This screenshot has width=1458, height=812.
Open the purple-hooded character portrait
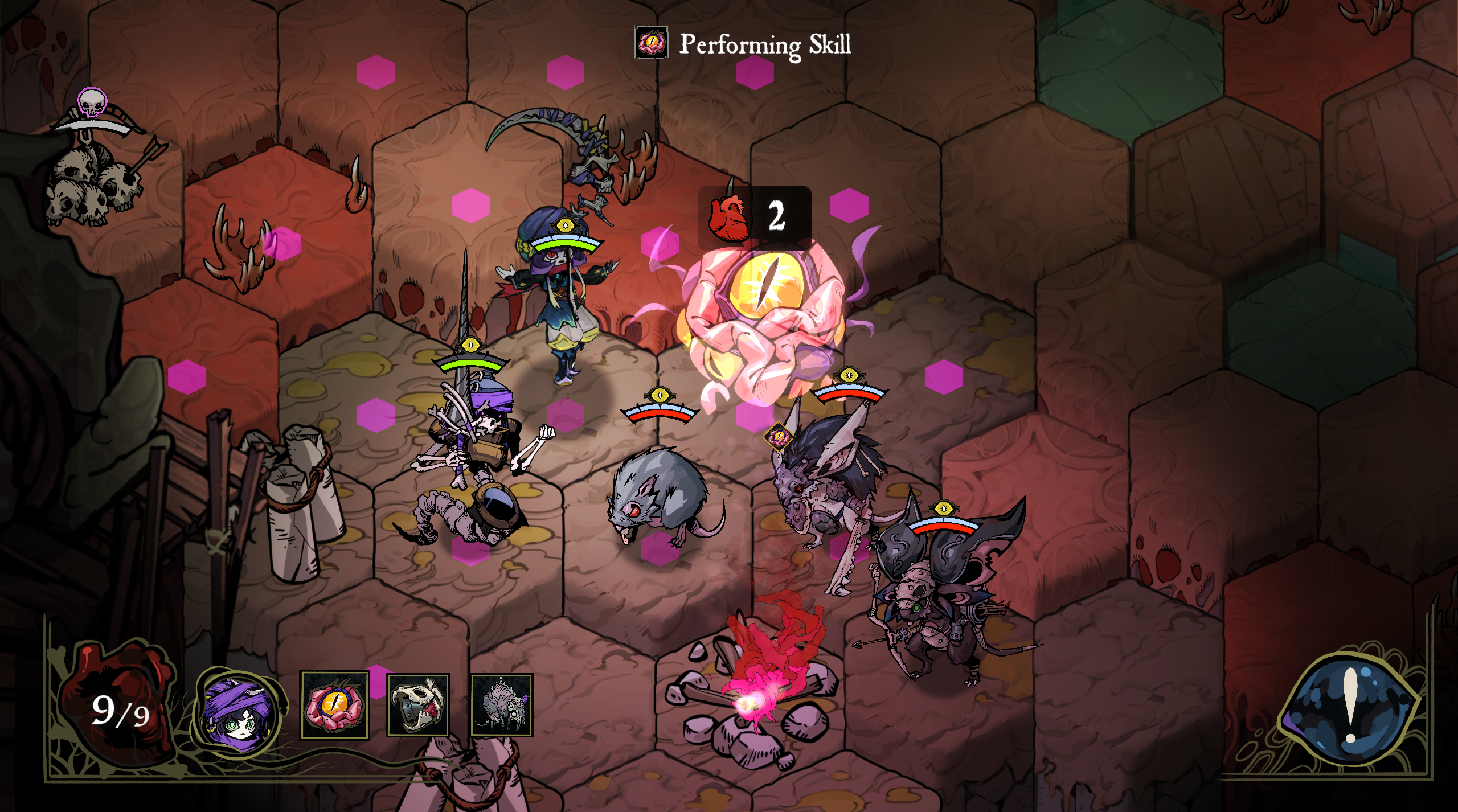tap(239, 713)
